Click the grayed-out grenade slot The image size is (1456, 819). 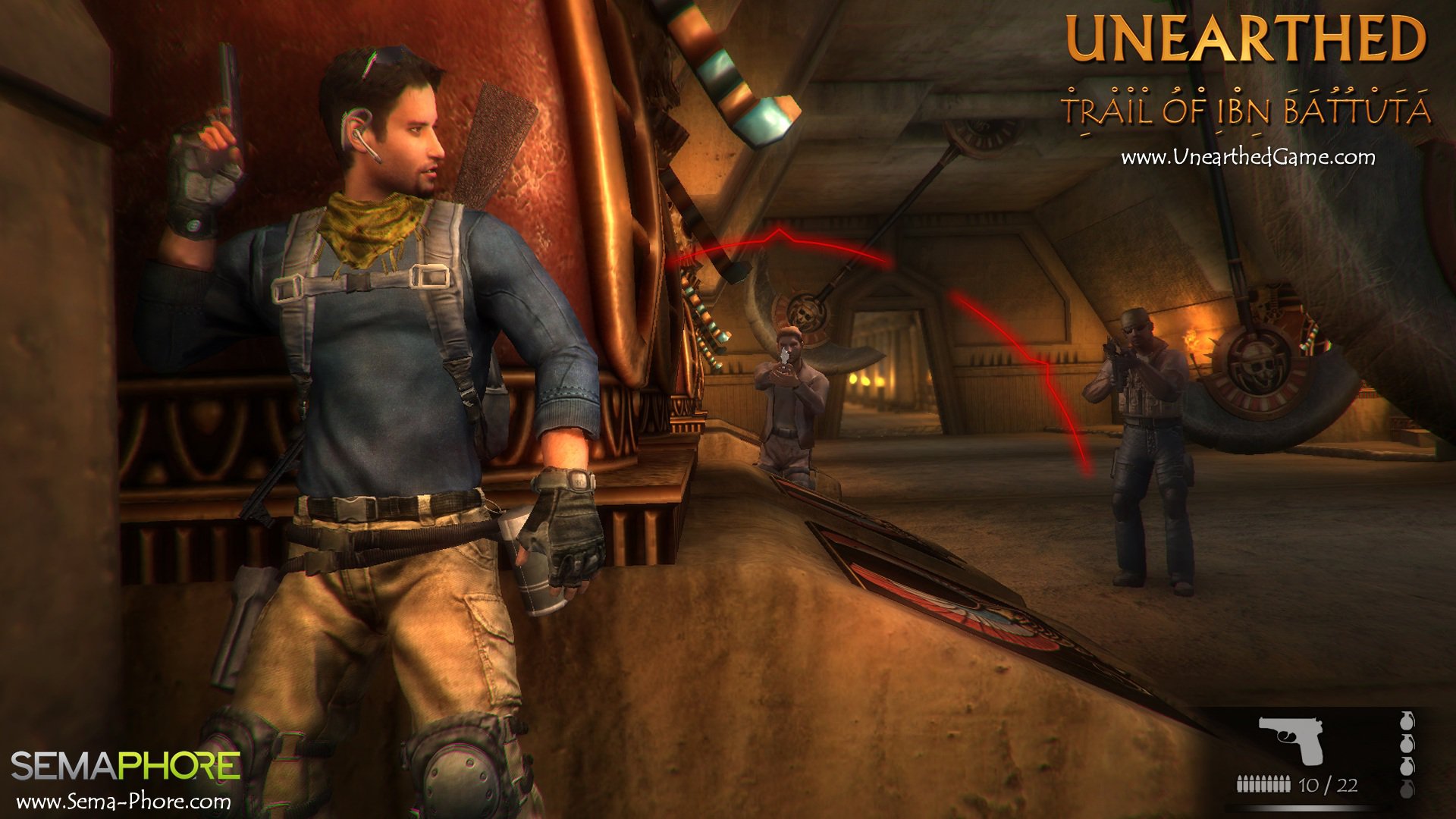pos(1407,789)
